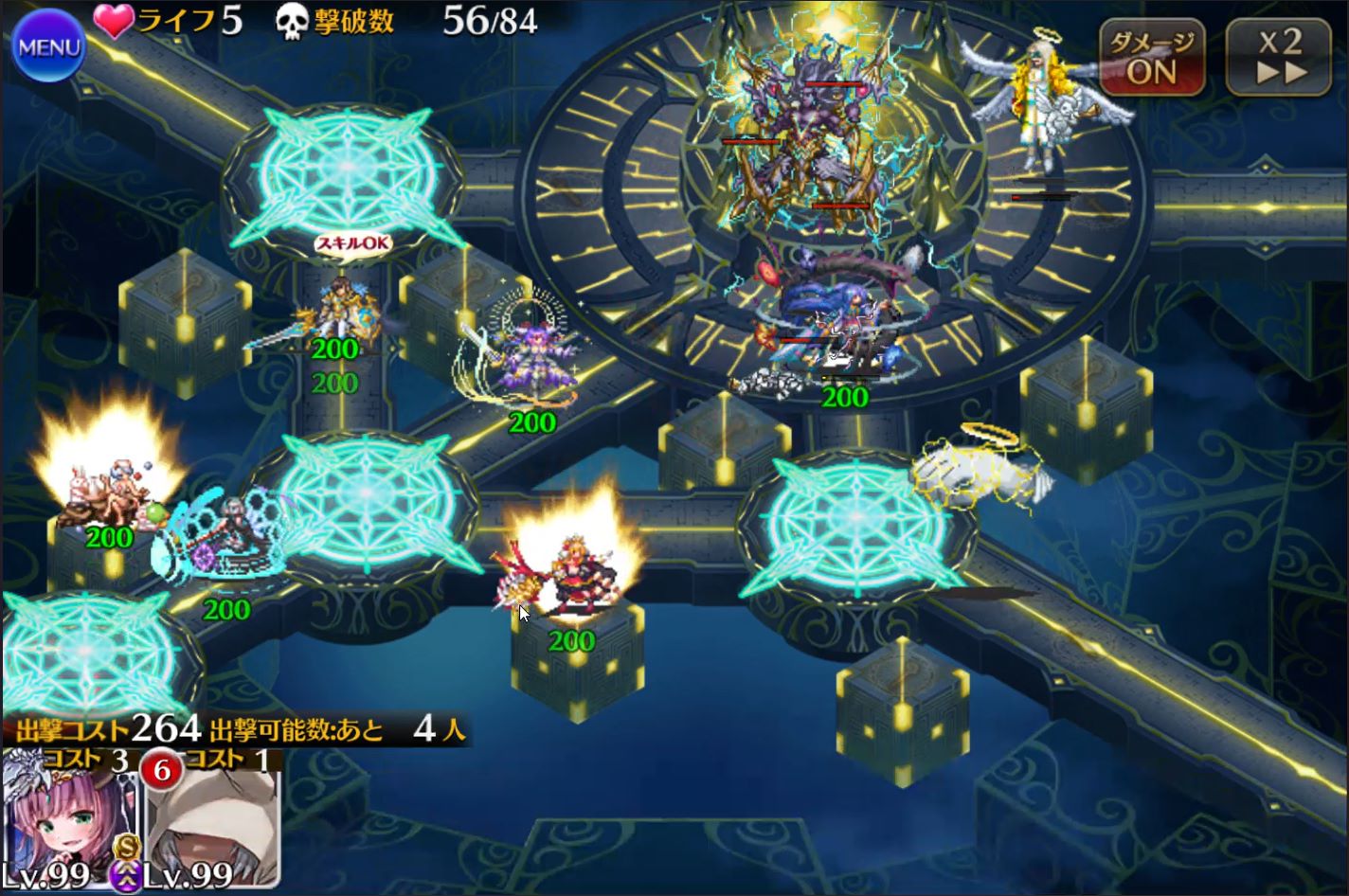This screenshot has height=896, width=1349.
Task: Toggle the damage display ON button
Action: pos(1151,58)
